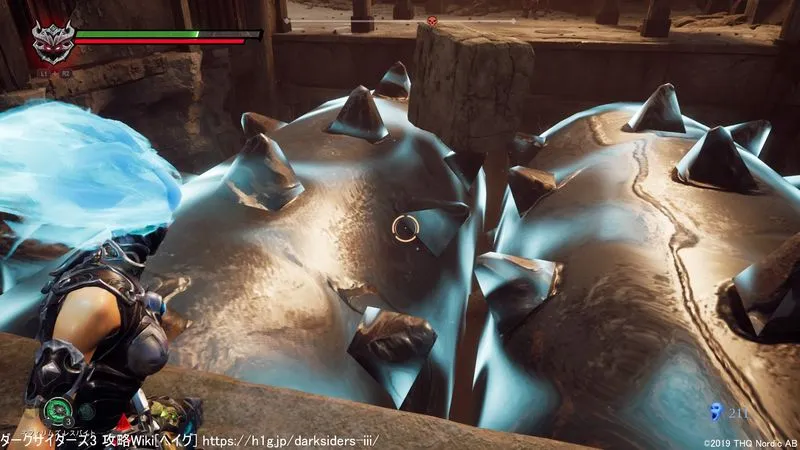Click the horned demon mask portrait
The image size is (800, 450).
[x=49, y=42]
